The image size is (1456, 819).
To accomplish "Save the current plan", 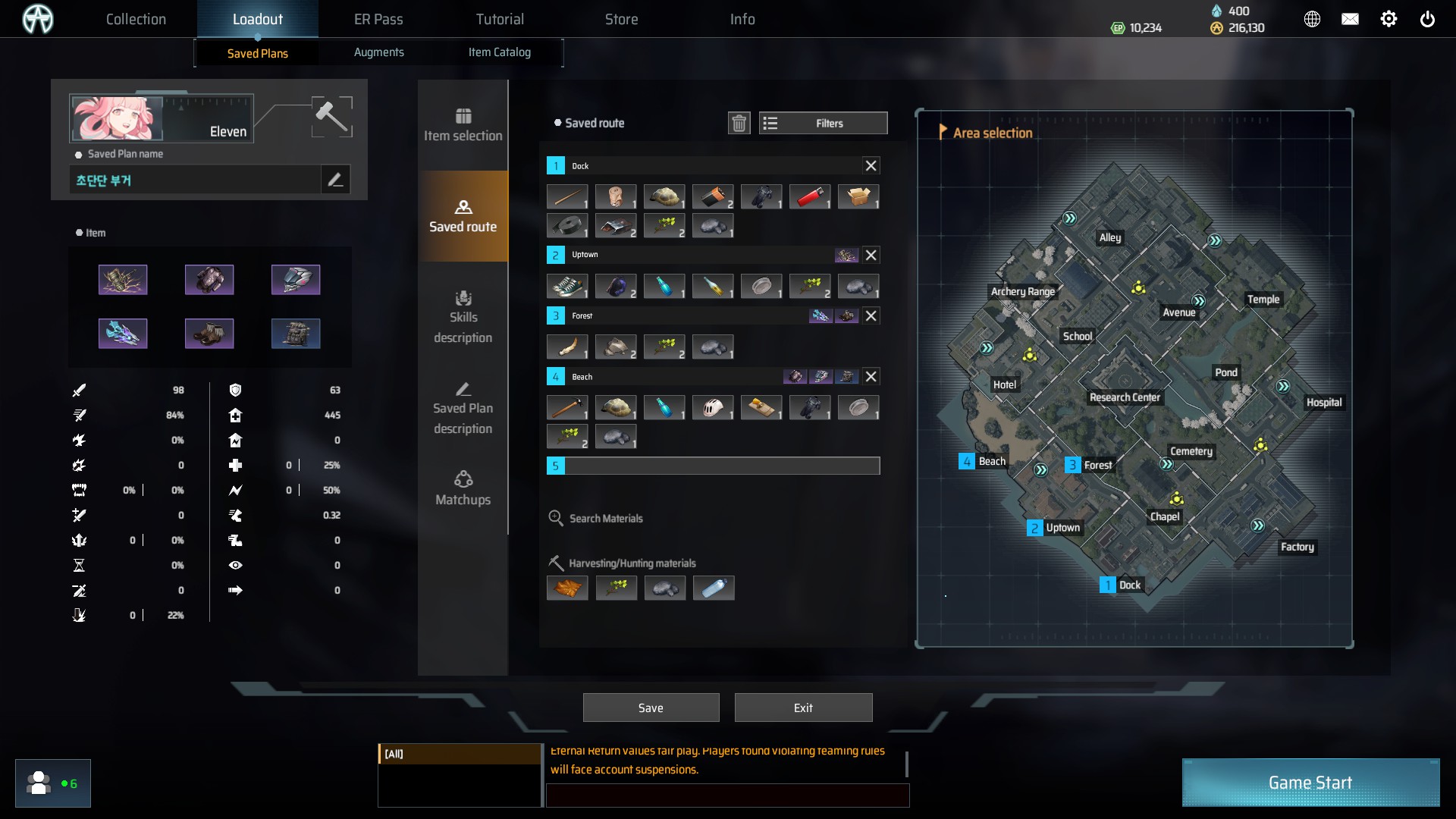I will click(651, 708).
